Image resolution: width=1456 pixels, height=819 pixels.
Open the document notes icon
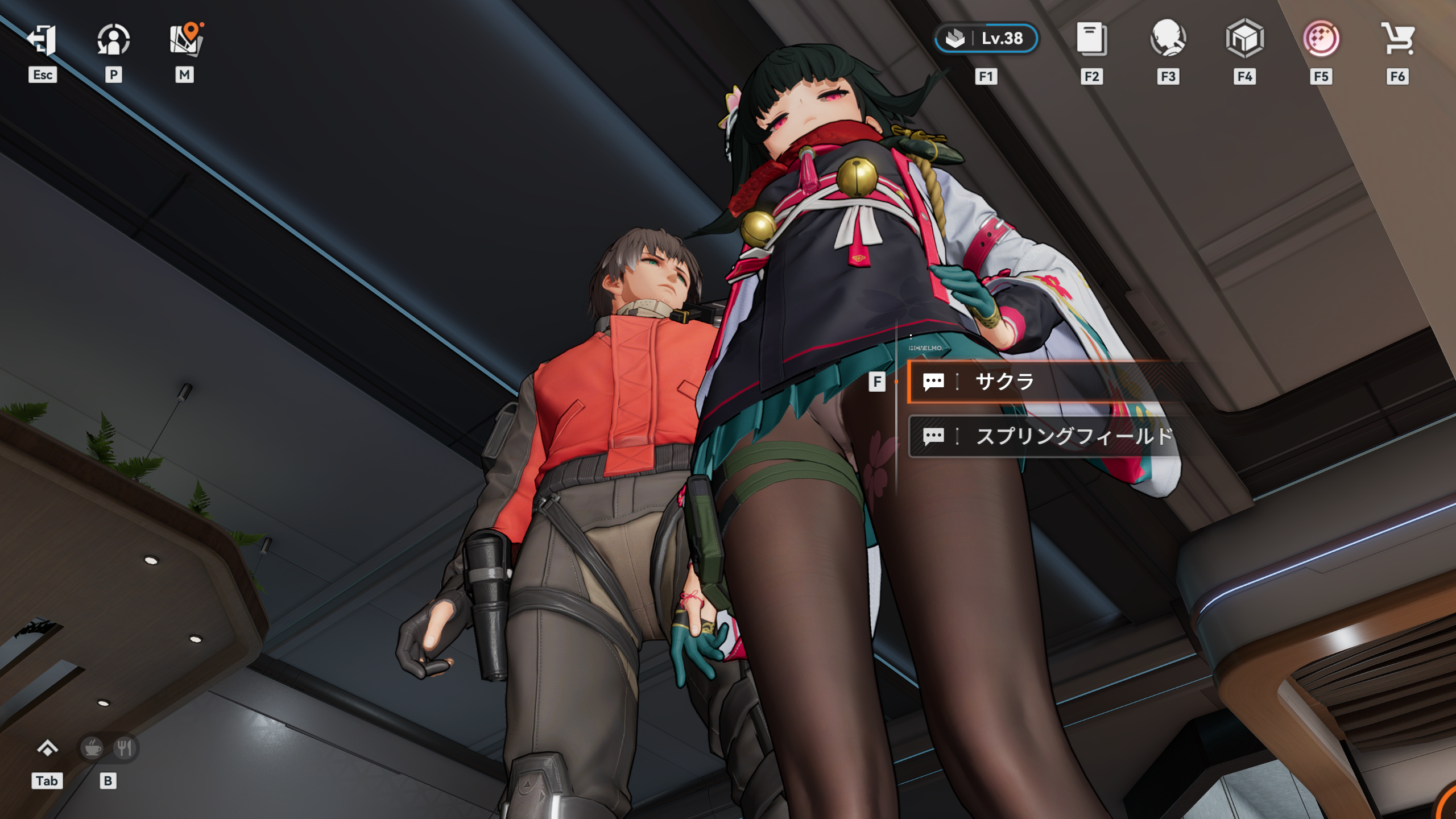1091,39
